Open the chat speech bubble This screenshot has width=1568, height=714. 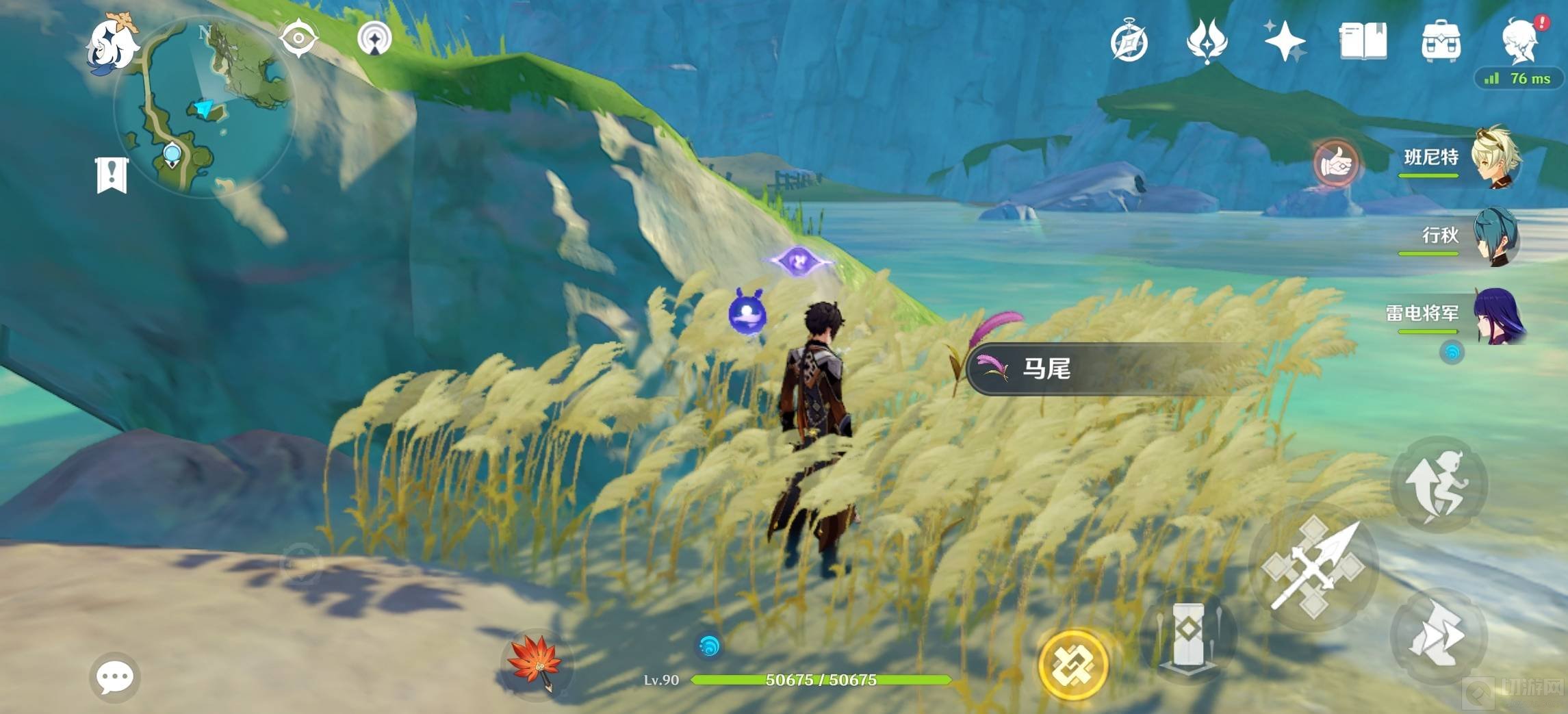click(x=114, y=677)
